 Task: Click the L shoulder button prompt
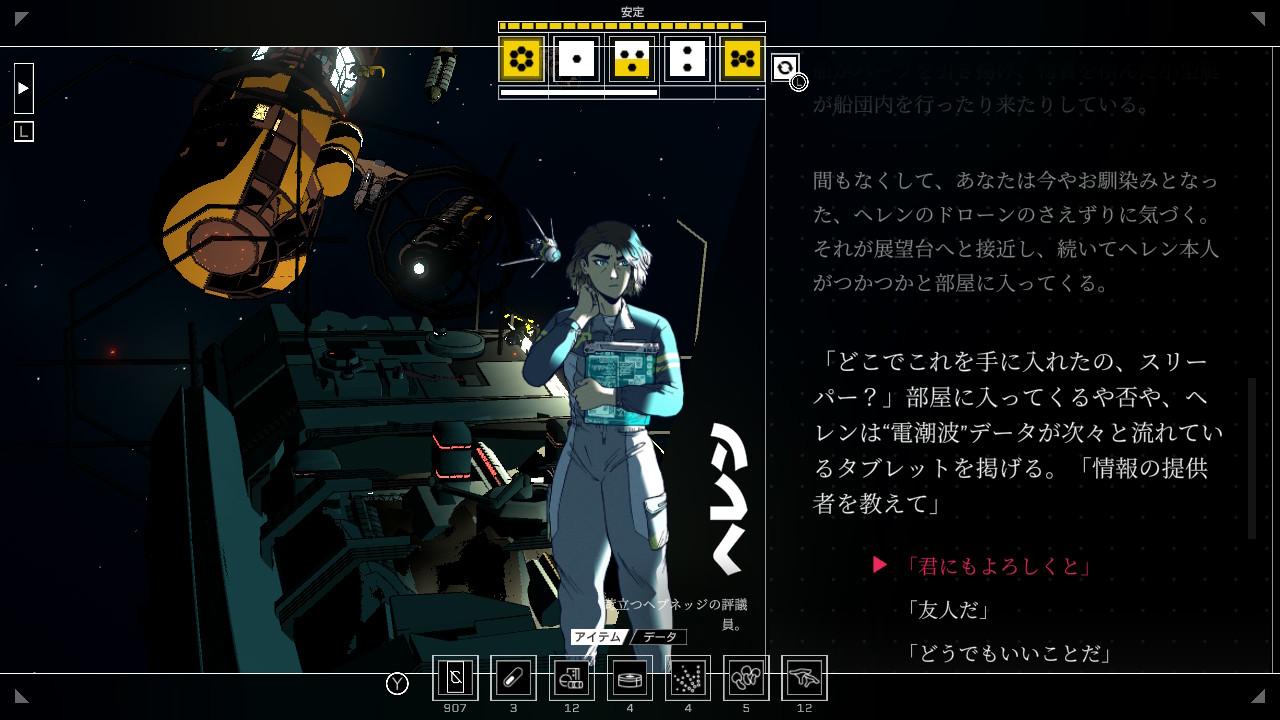(22, 130)
